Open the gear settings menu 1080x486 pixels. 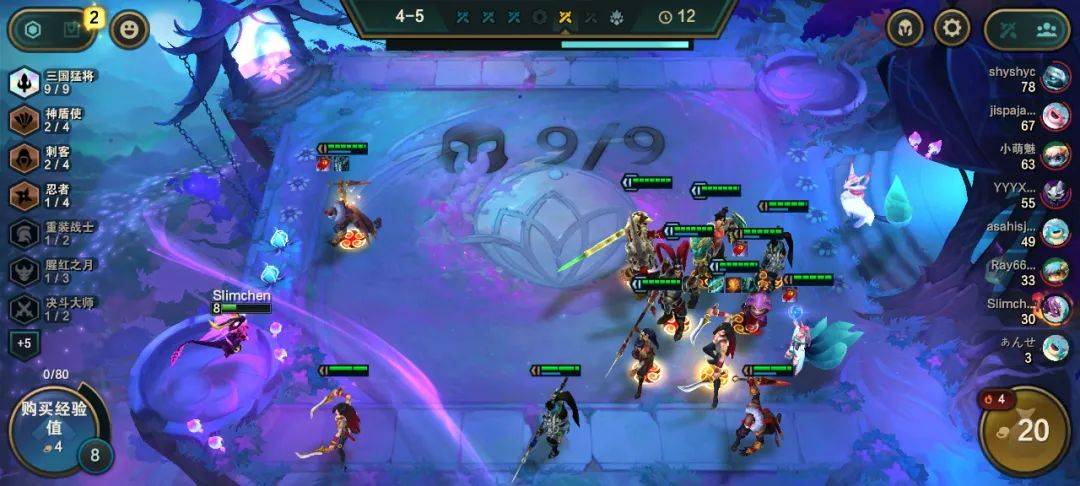tap(952, 28)
